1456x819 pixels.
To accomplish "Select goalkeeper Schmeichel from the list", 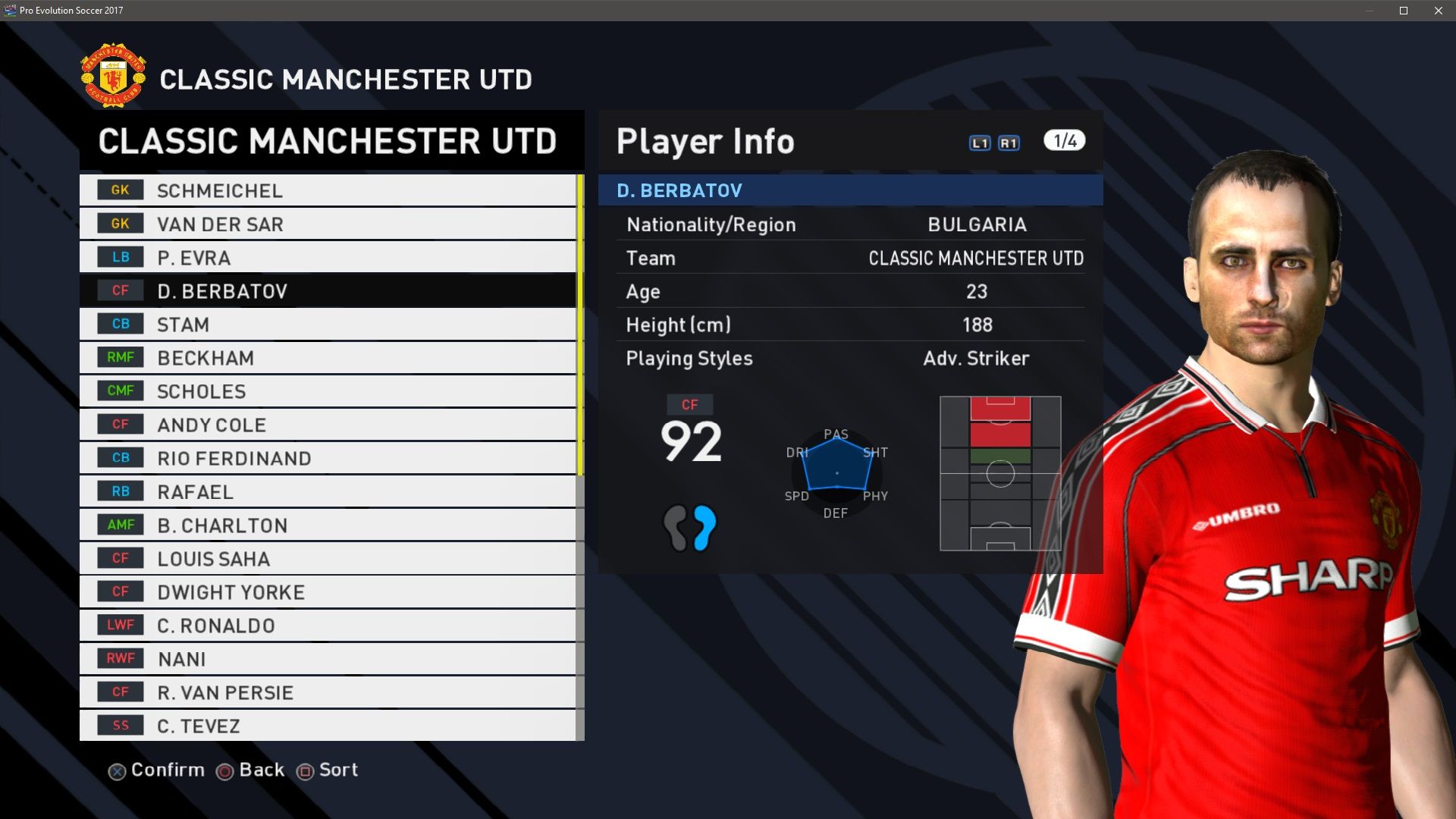I will (328, 190).
